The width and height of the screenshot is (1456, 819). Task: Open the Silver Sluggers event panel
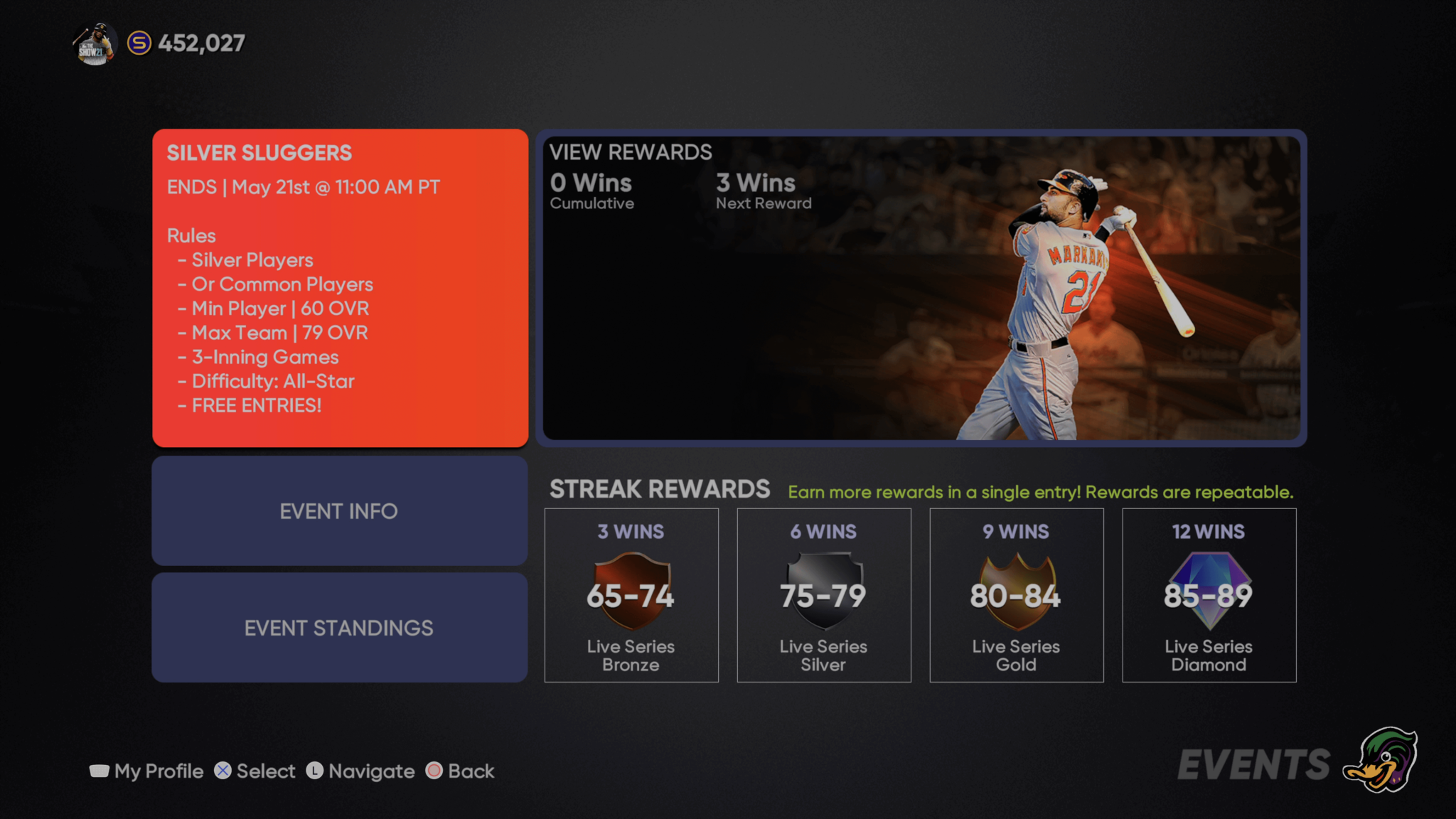tap(340, 288)
